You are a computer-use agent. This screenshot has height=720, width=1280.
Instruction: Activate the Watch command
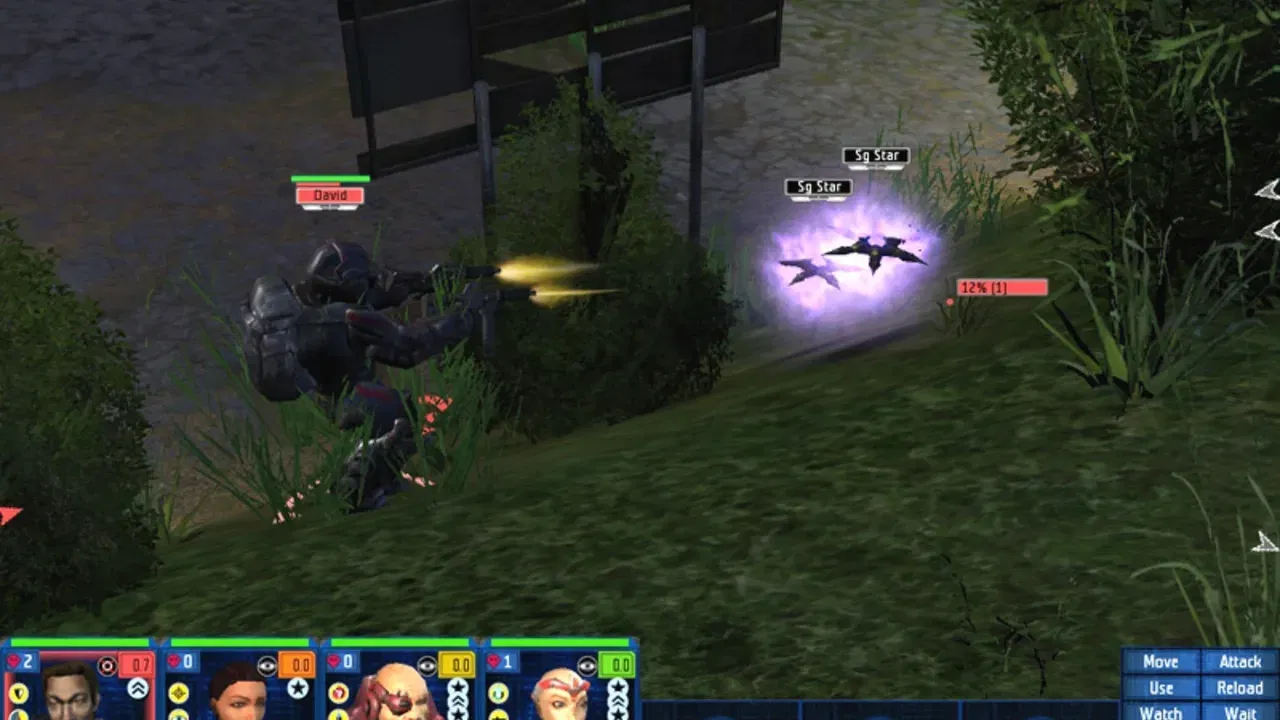pos(1162,713)
